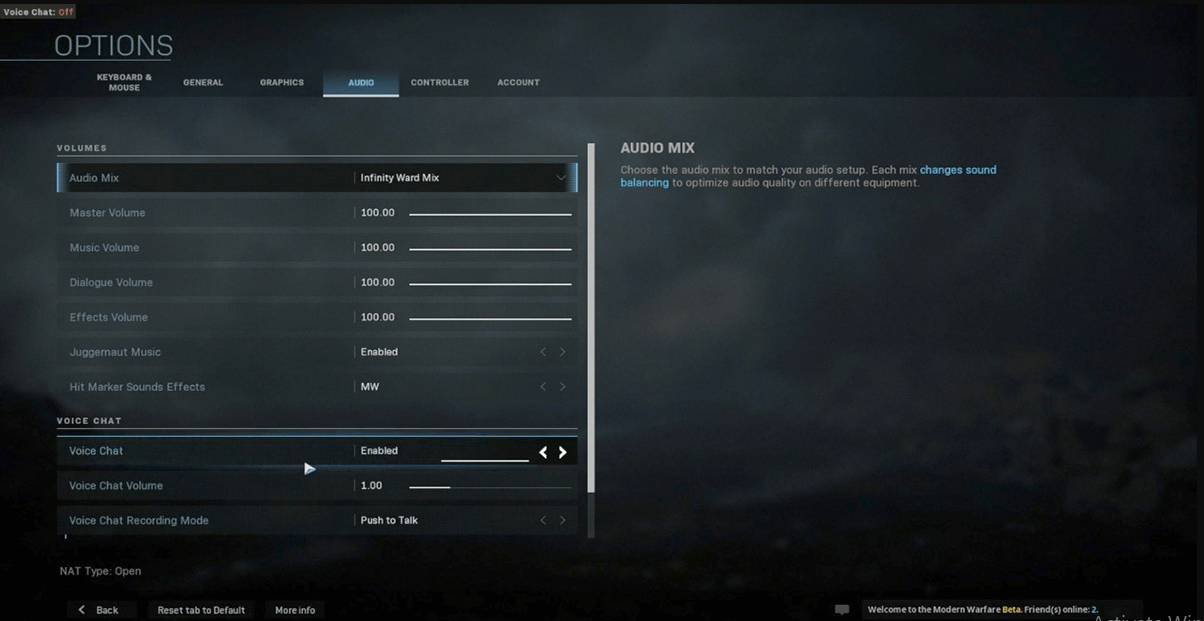Go Back from the options menu

point(101,610)
